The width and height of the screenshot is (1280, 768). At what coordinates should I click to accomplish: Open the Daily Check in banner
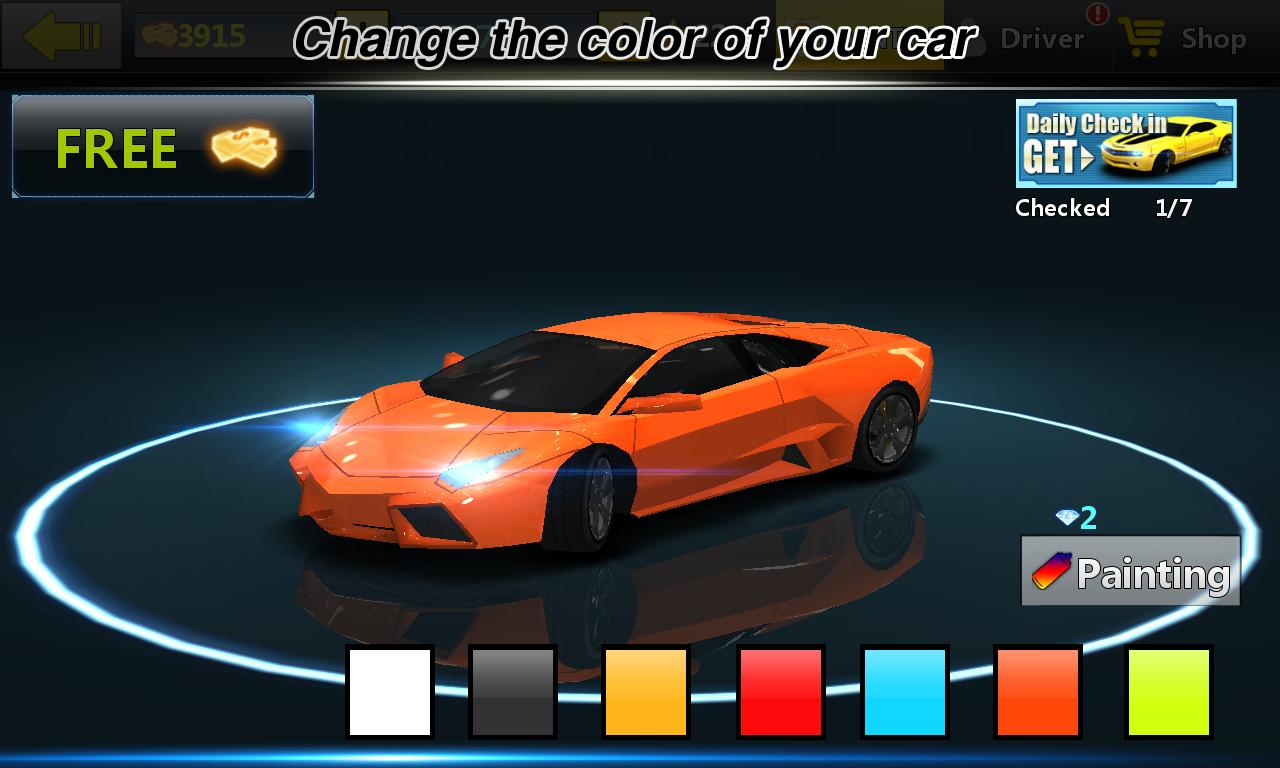(x=1125, y=145)
